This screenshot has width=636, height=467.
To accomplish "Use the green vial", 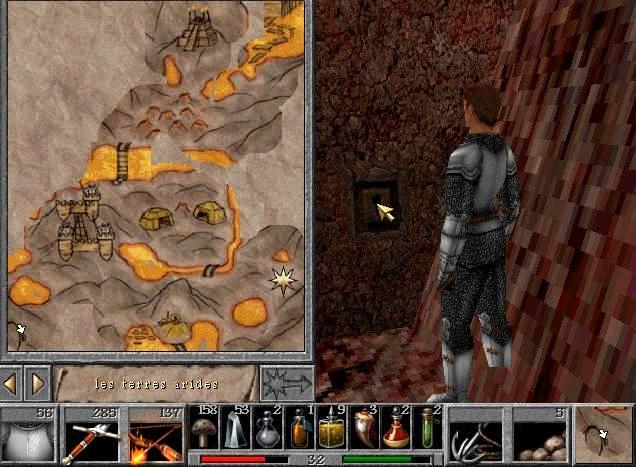I will pyautogui.click(x=428, y=430).
